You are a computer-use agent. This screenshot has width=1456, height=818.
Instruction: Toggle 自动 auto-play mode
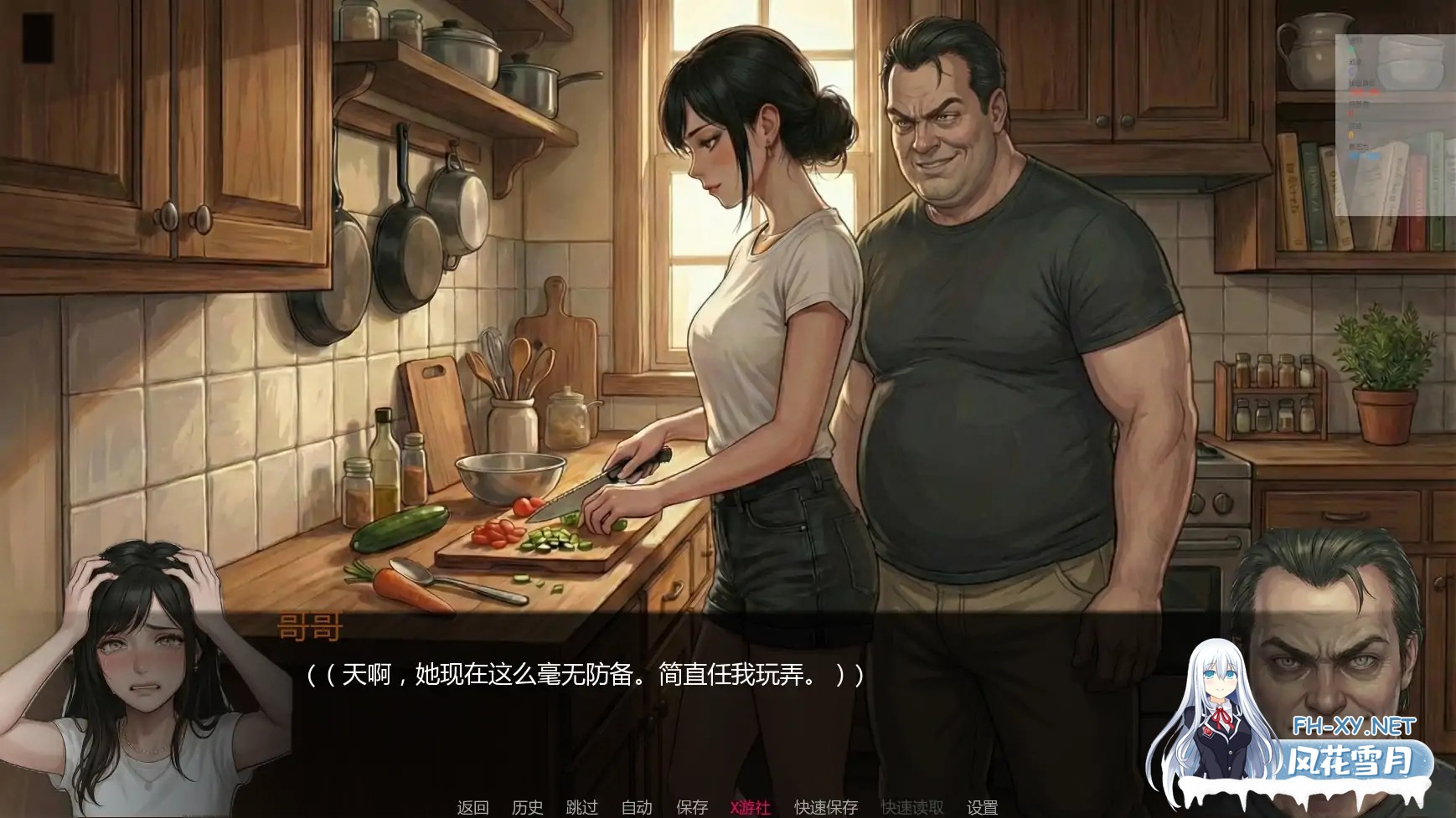coord(638,809)
